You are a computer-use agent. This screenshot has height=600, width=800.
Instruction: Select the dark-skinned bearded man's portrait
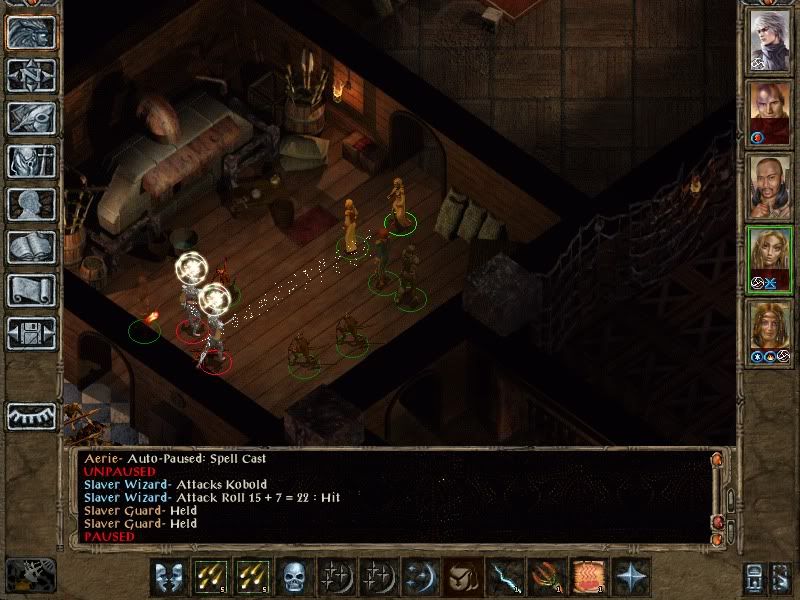pos(770,184)
